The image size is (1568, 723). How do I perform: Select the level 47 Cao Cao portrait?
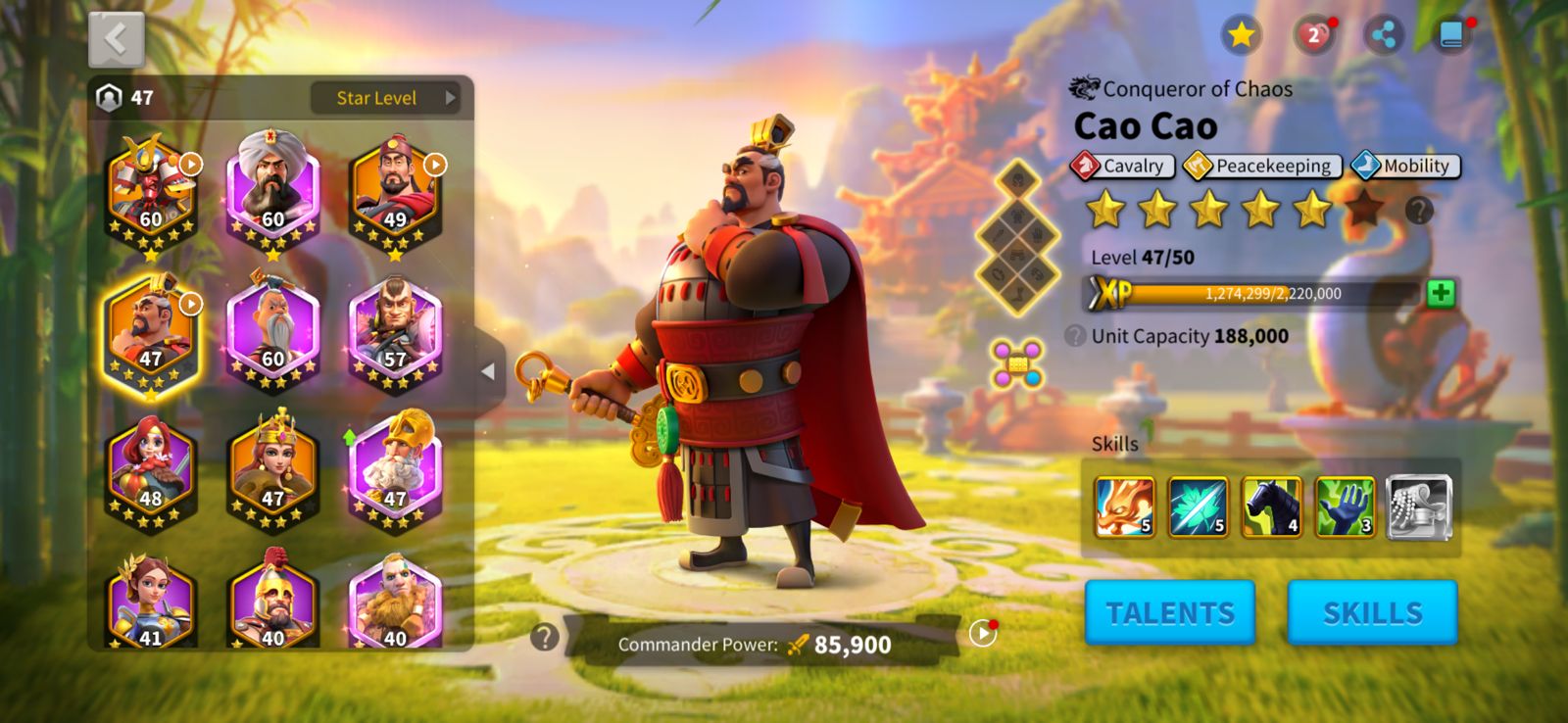[151, 333]
